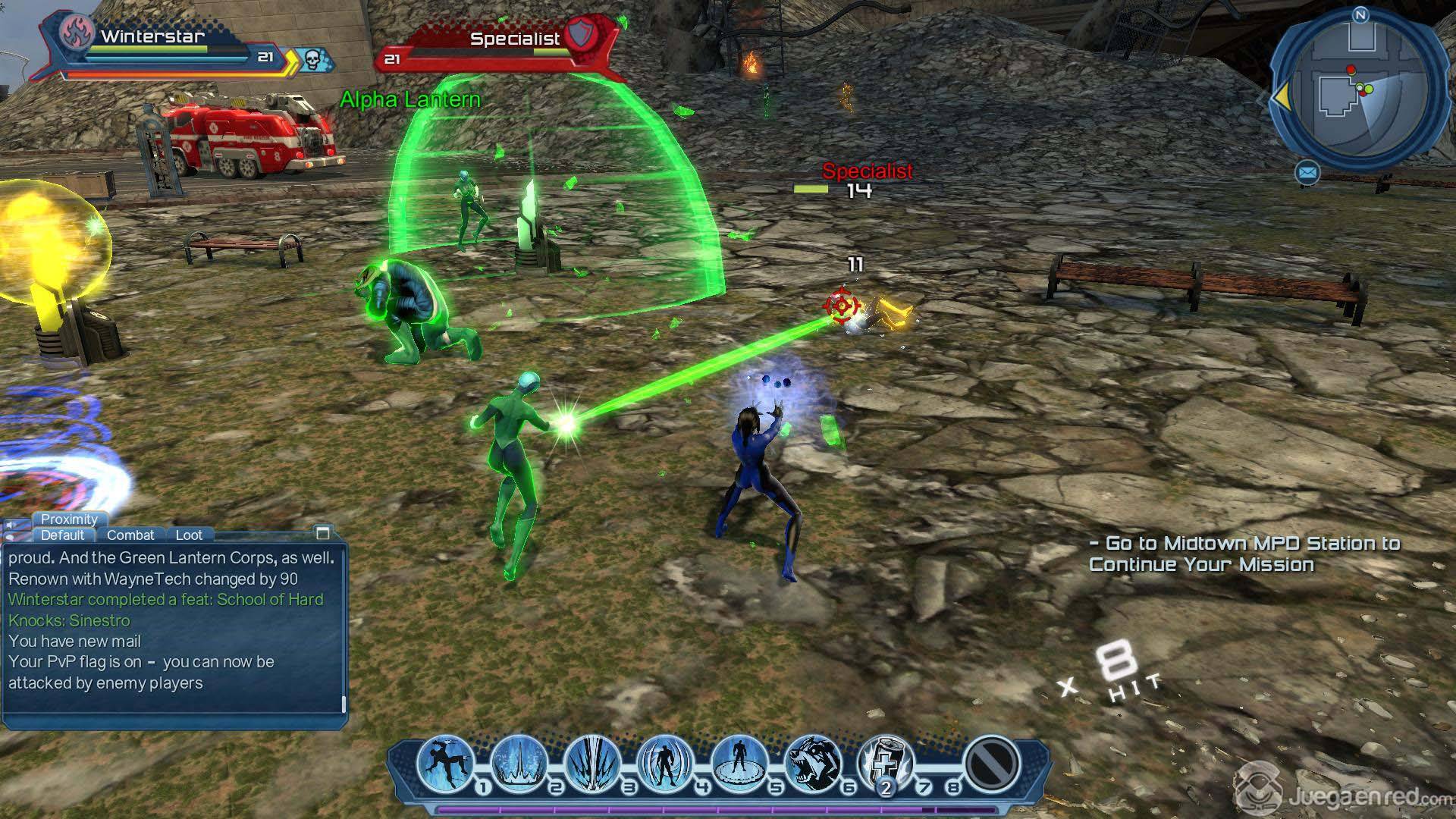
Task: Select the Default chat tab
Action: (x=62, y=535)
